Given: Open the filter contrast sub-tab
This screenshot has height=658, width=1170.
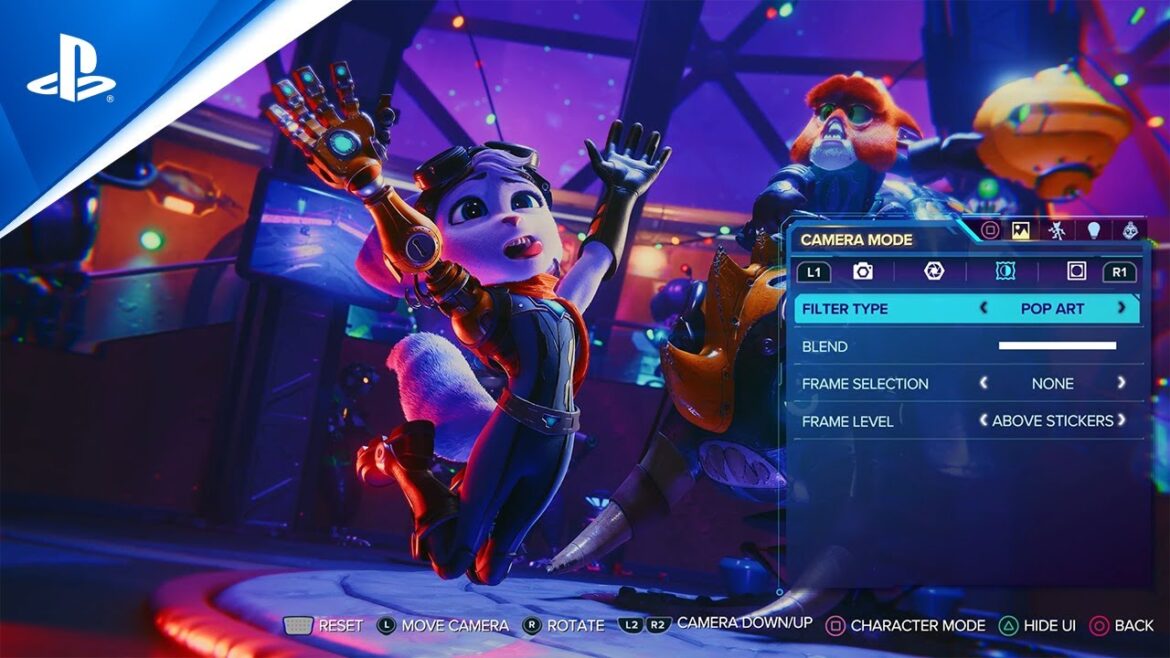Looking at the screenshot, I should [x=1005, y=271].
